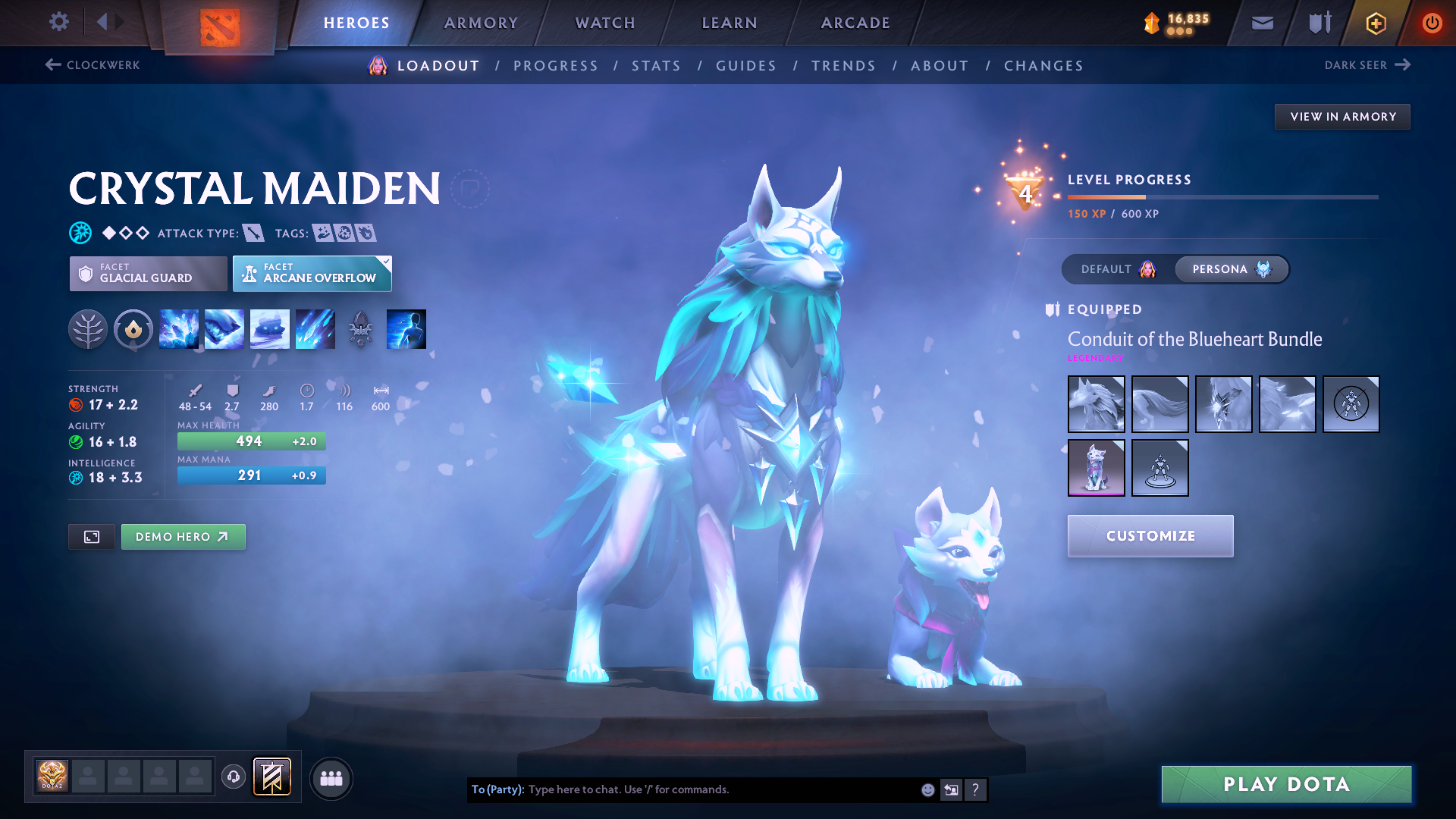
Task: Select the Glacial Guard facet
Action: tap(148, 273)
